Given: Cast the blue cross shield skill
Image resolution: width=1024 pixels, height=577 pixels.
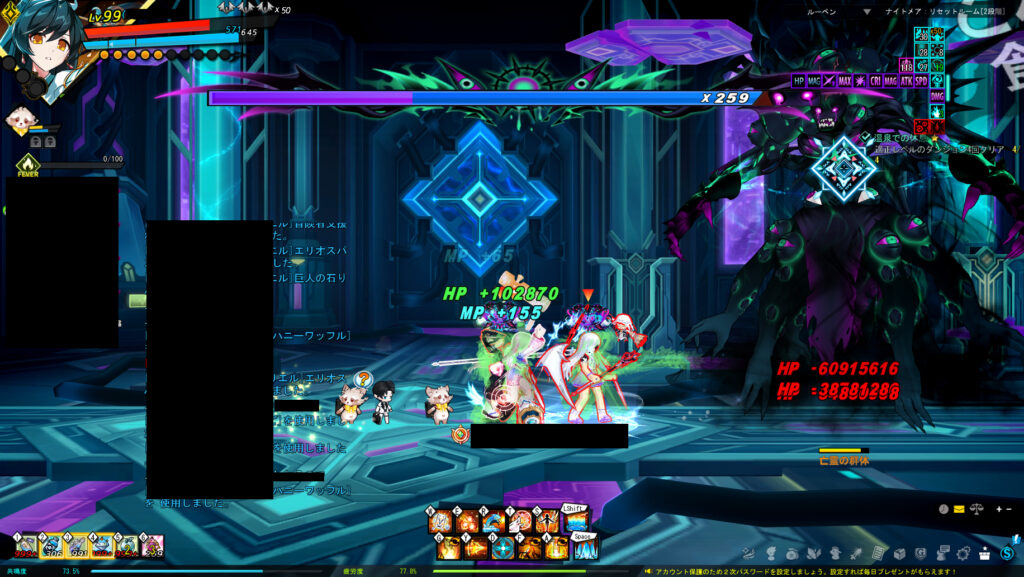Looking at the screenshot, I should [x=503, y=548].
